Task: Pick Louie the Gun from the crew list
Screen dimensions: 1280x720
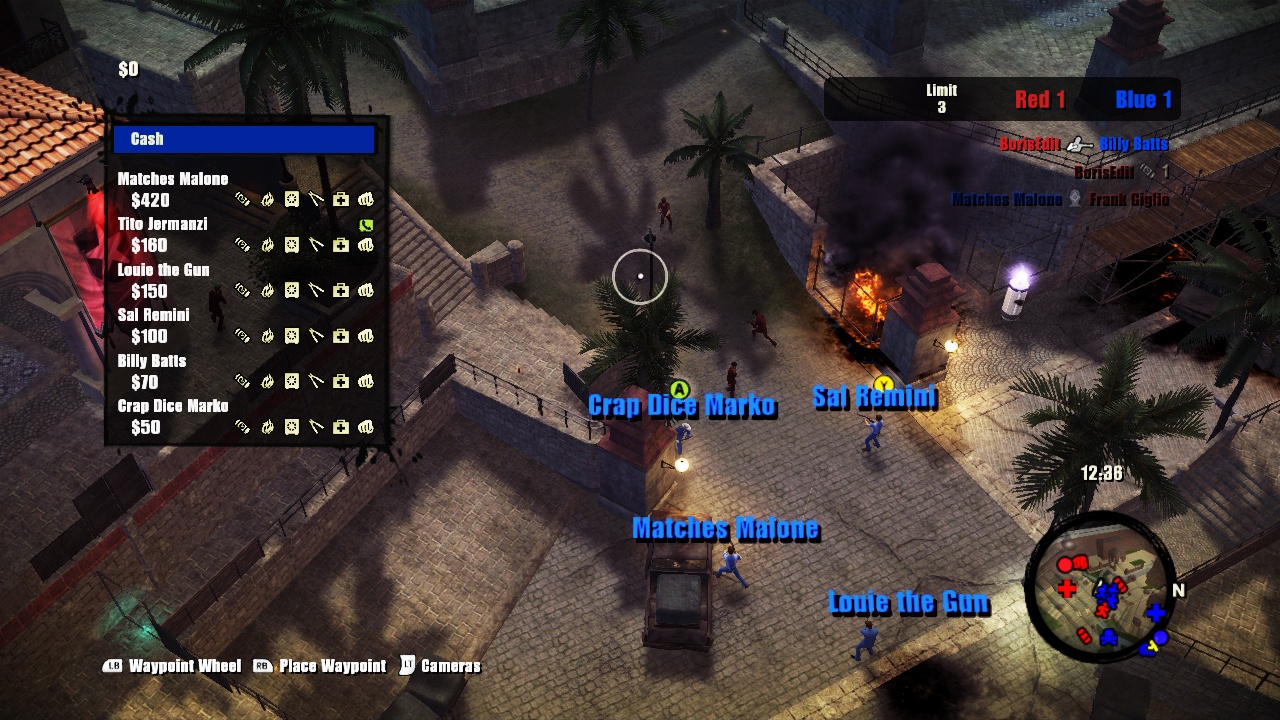Action: [x=163, y=270]
